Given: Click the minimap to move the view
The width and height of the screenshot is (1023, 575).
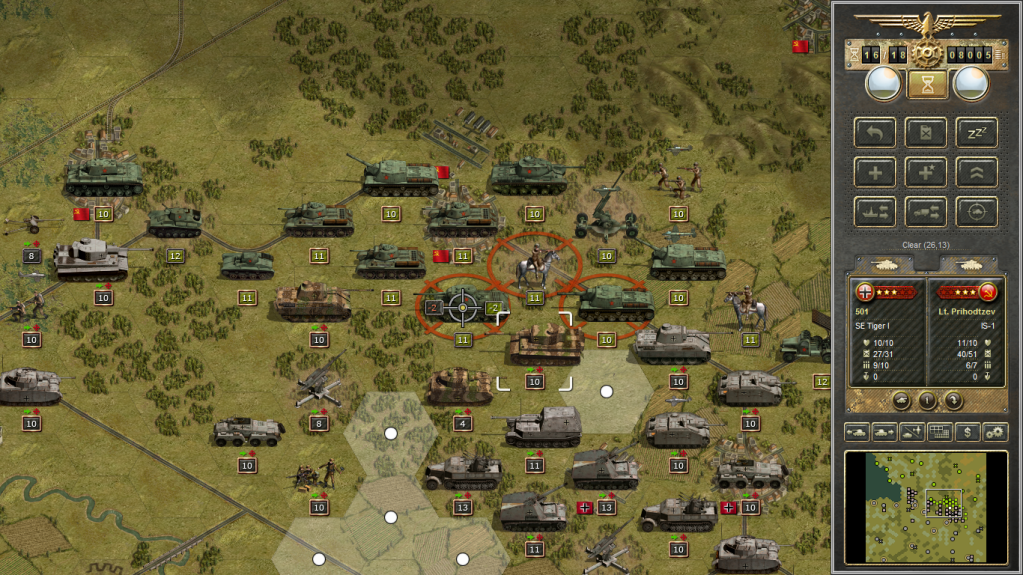Looking at the screenshot, I should point(926,506).
